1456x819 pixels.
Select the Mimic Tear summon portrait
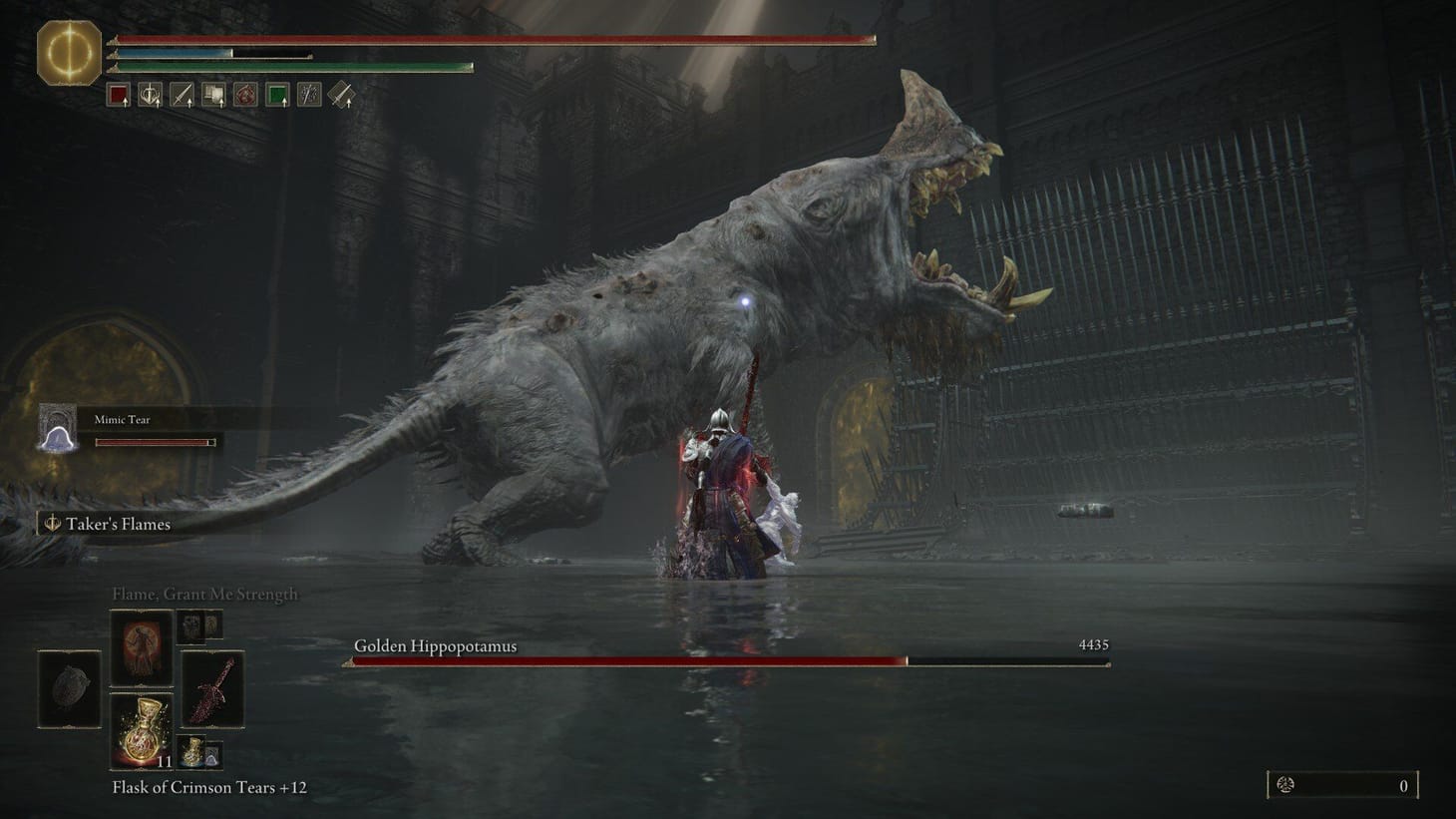(57, 429)
